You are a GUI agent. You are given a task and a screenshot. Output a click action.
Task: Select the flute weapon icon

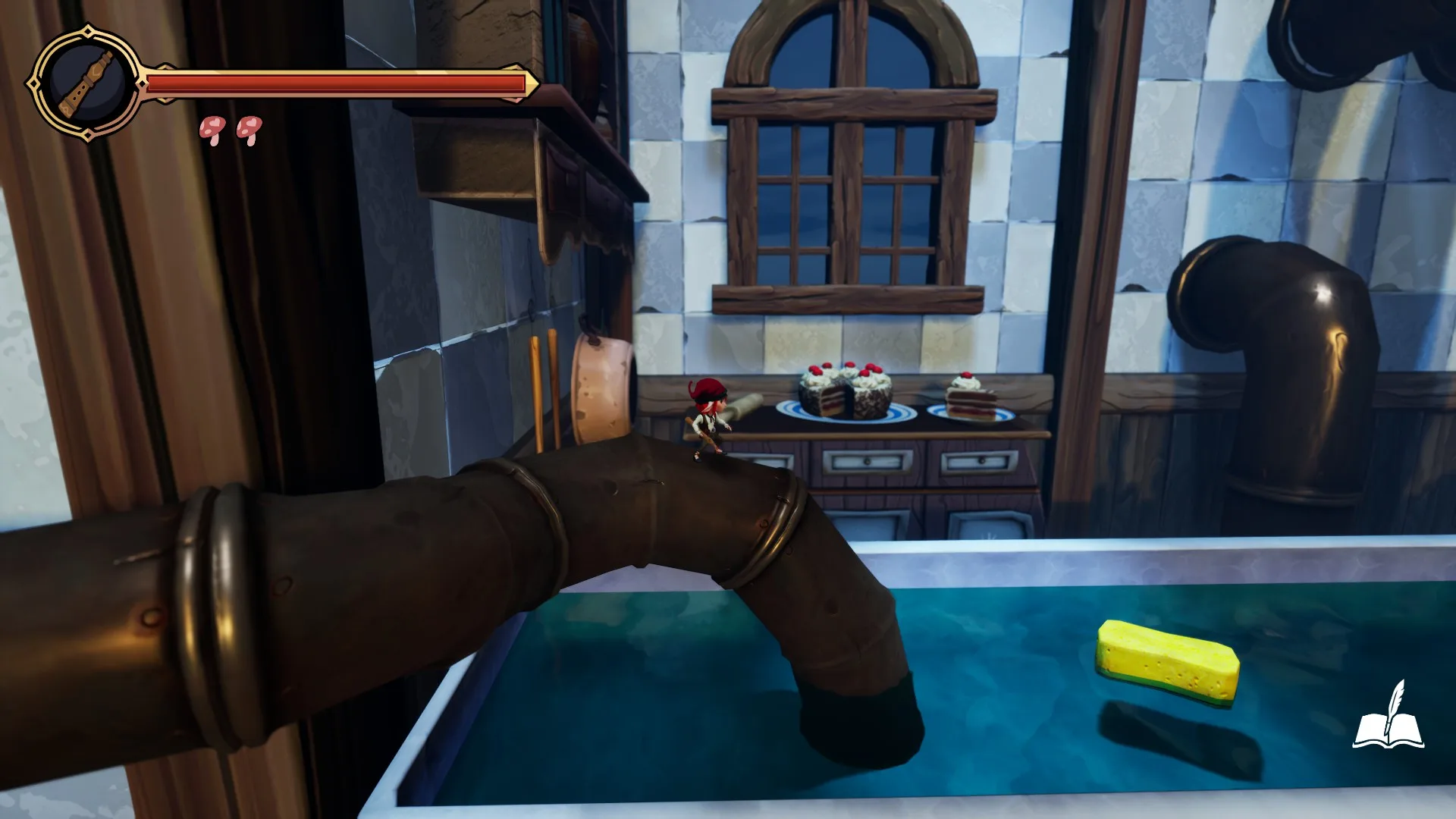pyautogui.click(x=86, y=83)
